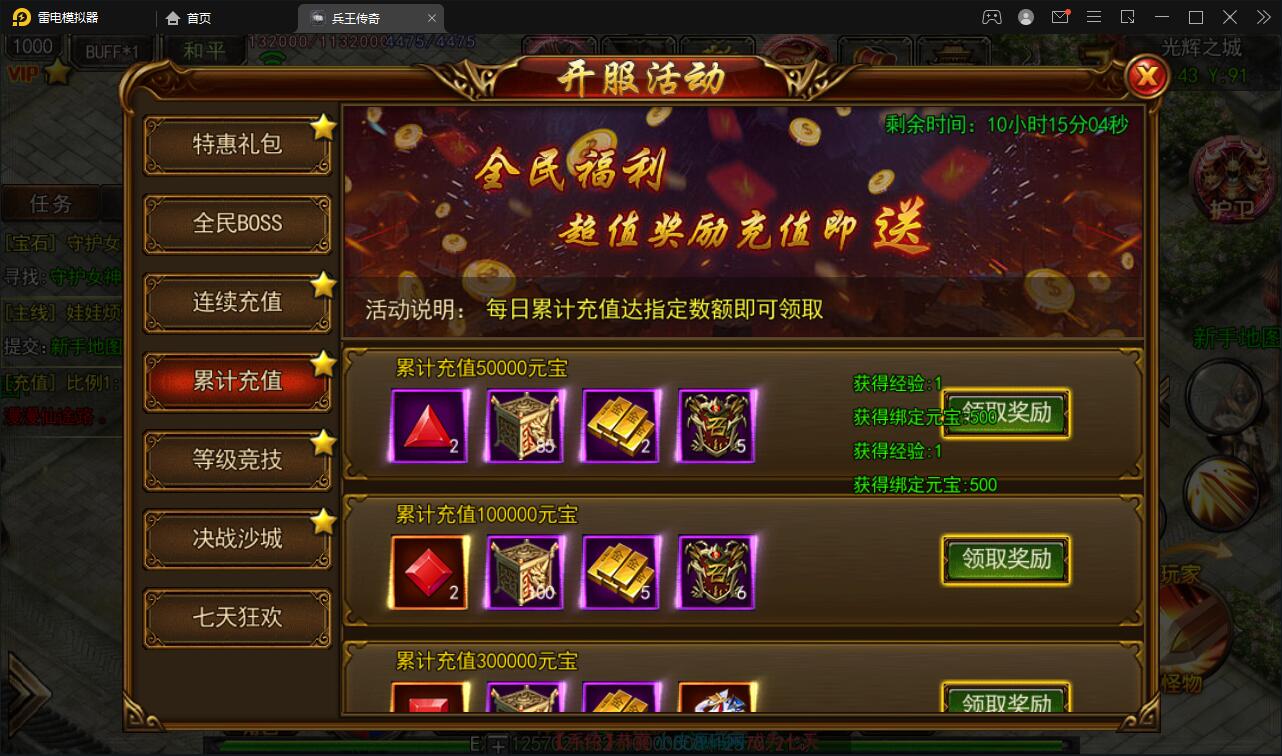The height and width of the screenshot is (756, 1282).
Task: Open LDPlayer messages with notification dot
Action: point(1061,17)
